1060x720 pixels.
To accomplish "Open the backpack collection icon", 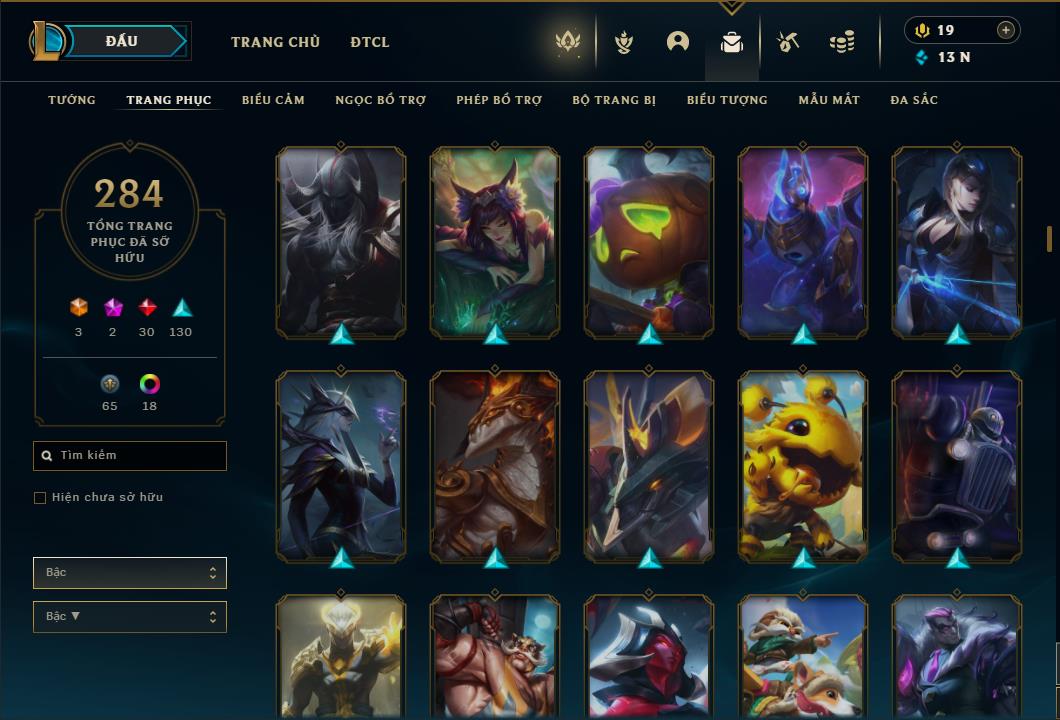I will pos(732,42).
